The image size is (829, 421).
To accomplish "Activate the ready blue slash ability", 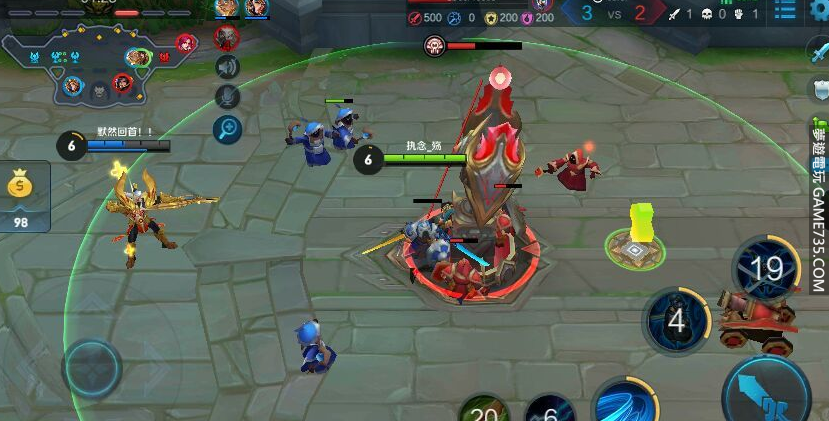I will coord(624,405).
